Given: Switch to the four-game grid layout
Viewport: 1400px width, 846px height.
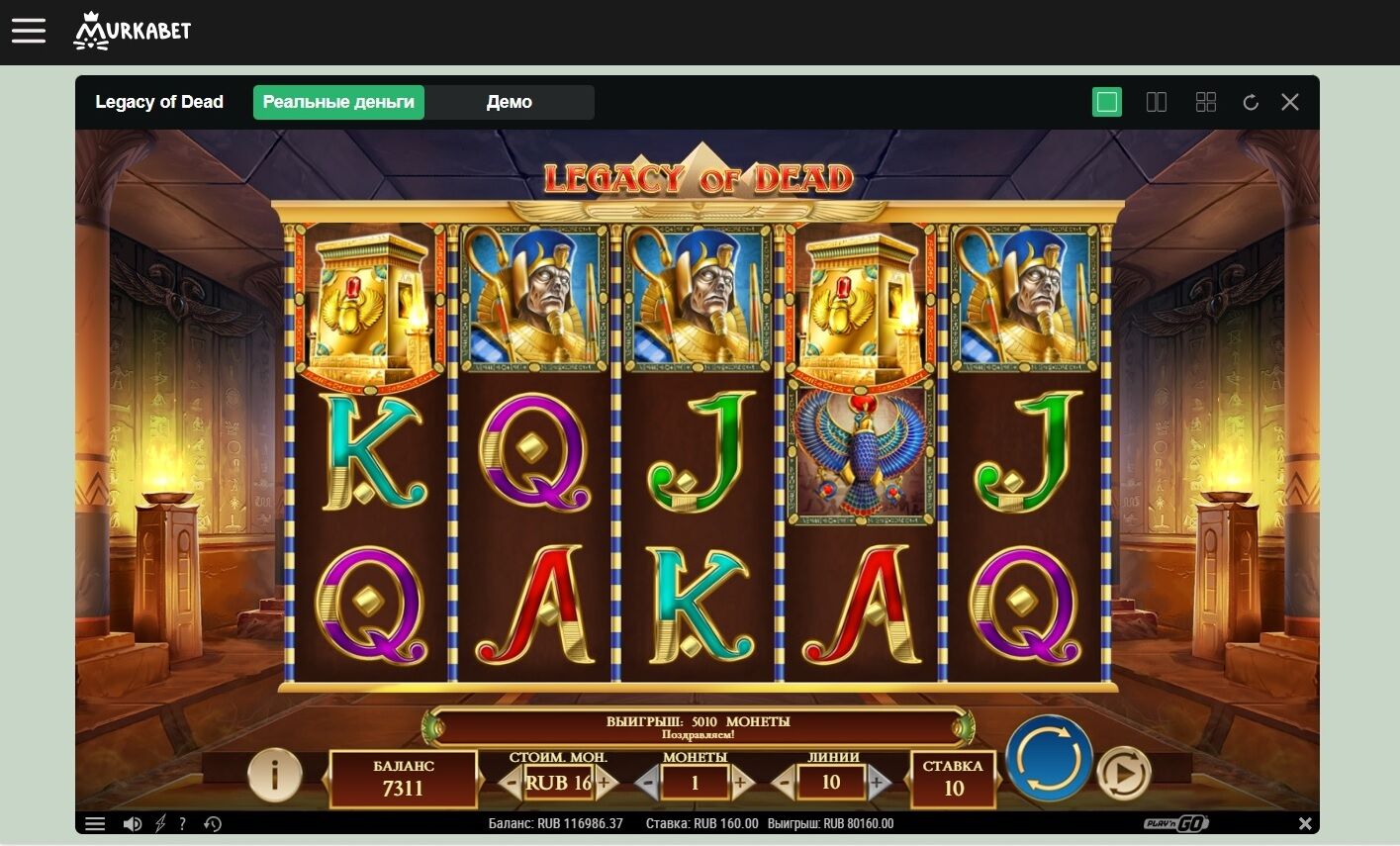Looking at the screenshot, I should coord(1205,102).
